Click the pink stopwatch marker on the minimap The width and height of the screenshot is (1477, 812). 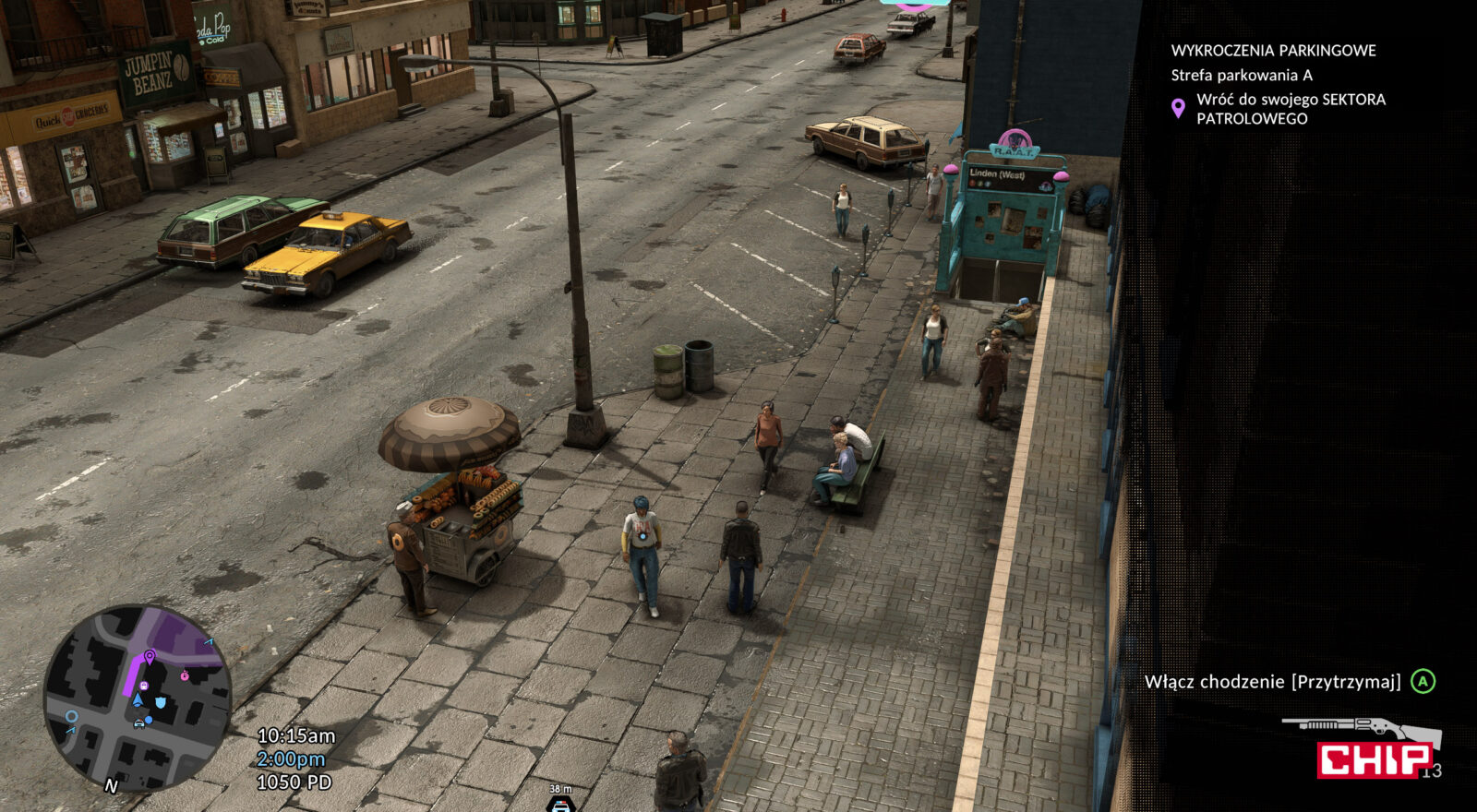point(185,675)
